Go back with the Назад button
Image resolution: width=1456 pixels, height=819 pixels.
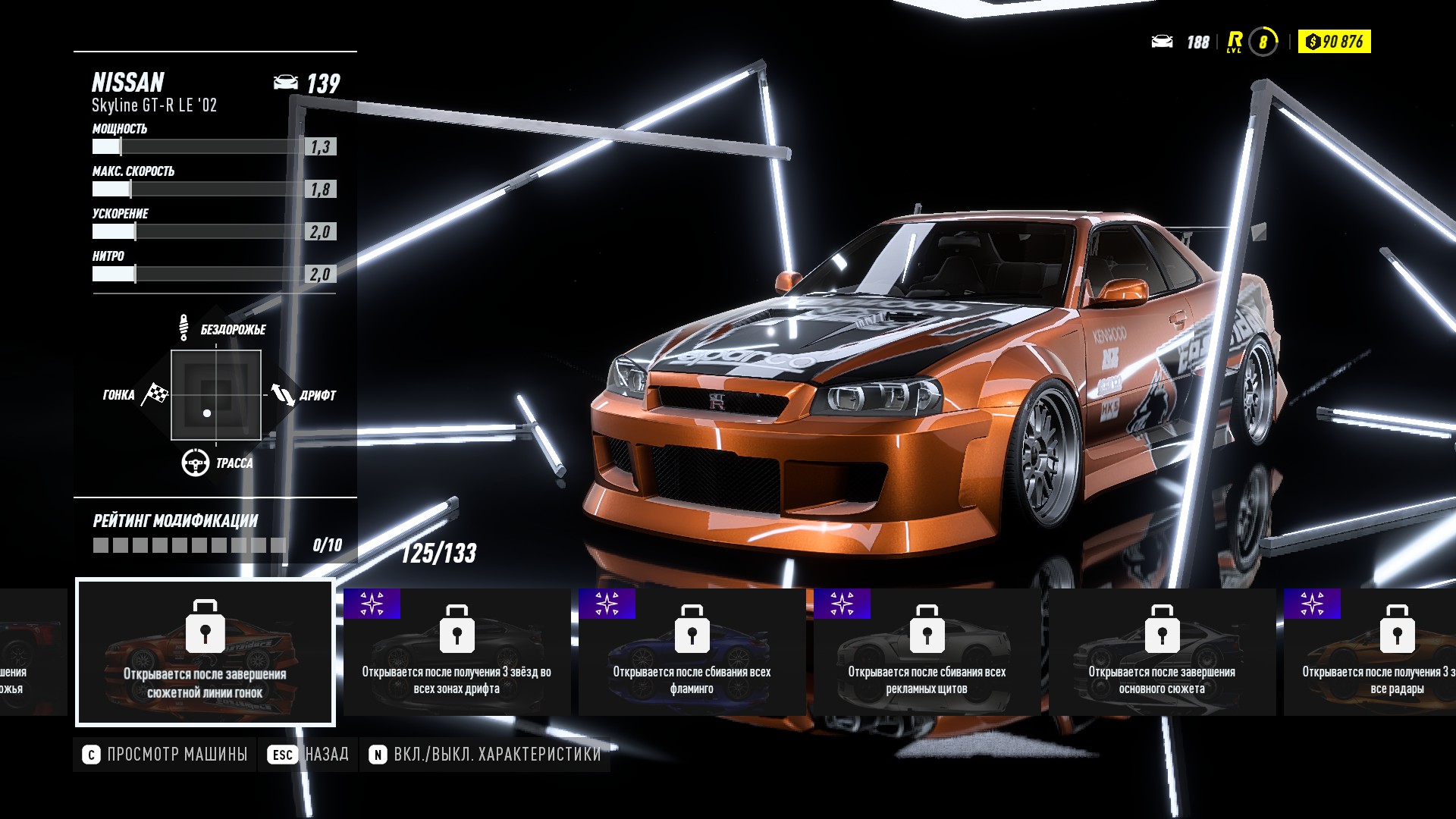point(308,755)
